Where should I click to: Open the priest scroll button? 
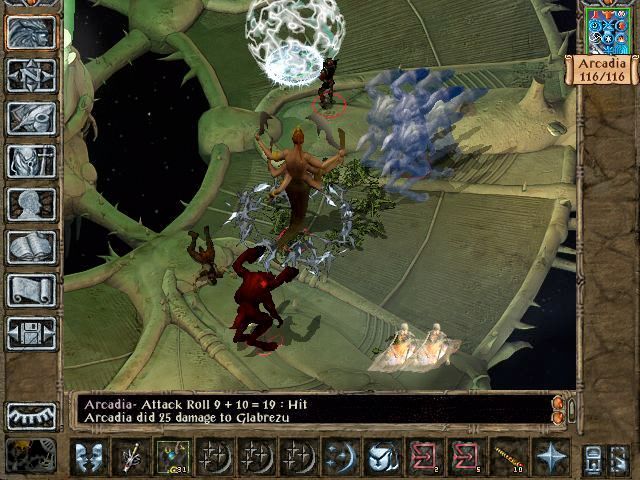click(31, 290)
